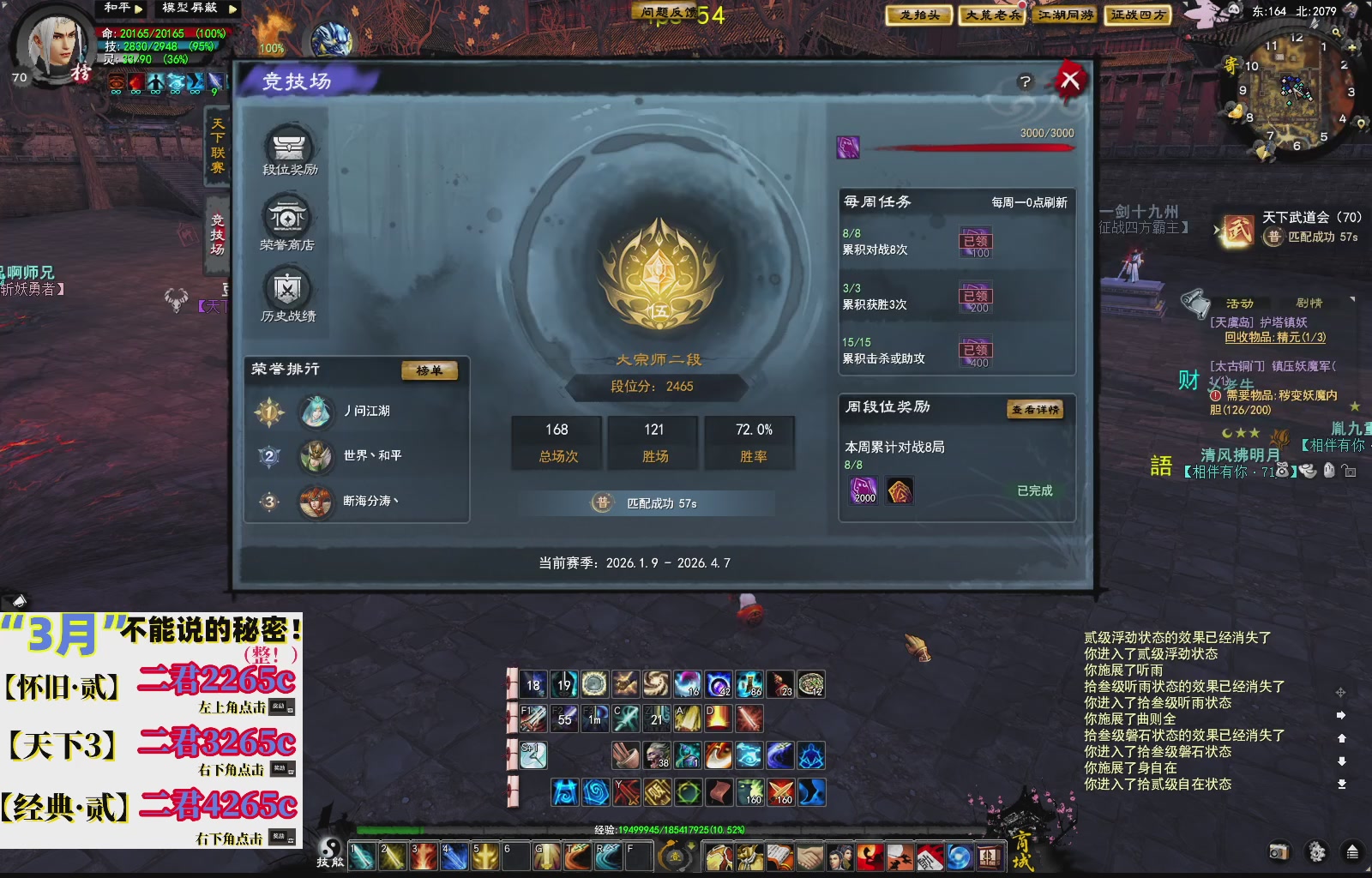Expand the chat panel via right-edge arrow

pyautogui.click(x=1341, y=714)
